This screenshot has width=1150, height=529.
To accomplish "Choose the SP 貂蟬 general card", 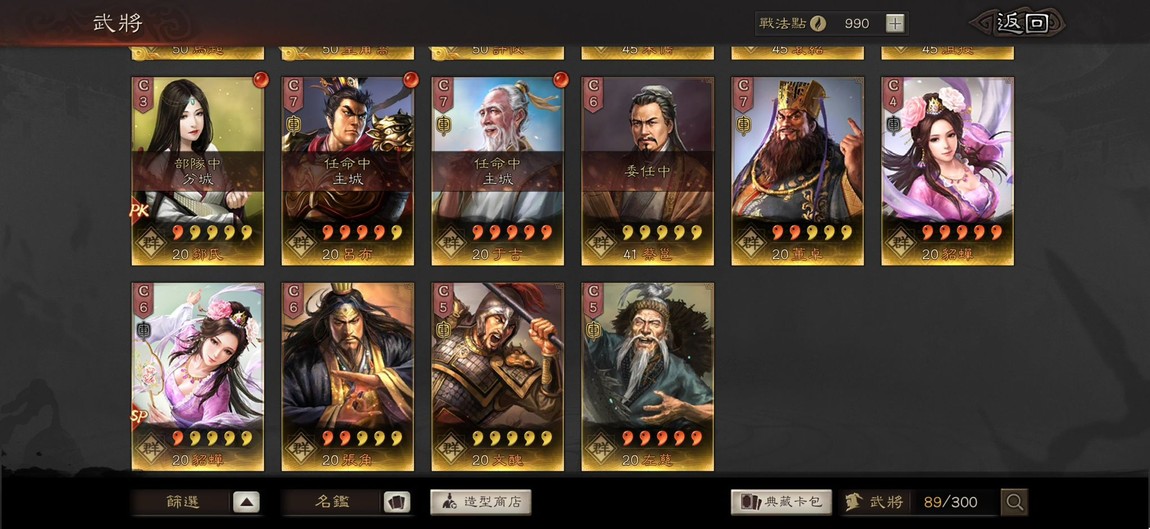I will [x=198, y=376].
